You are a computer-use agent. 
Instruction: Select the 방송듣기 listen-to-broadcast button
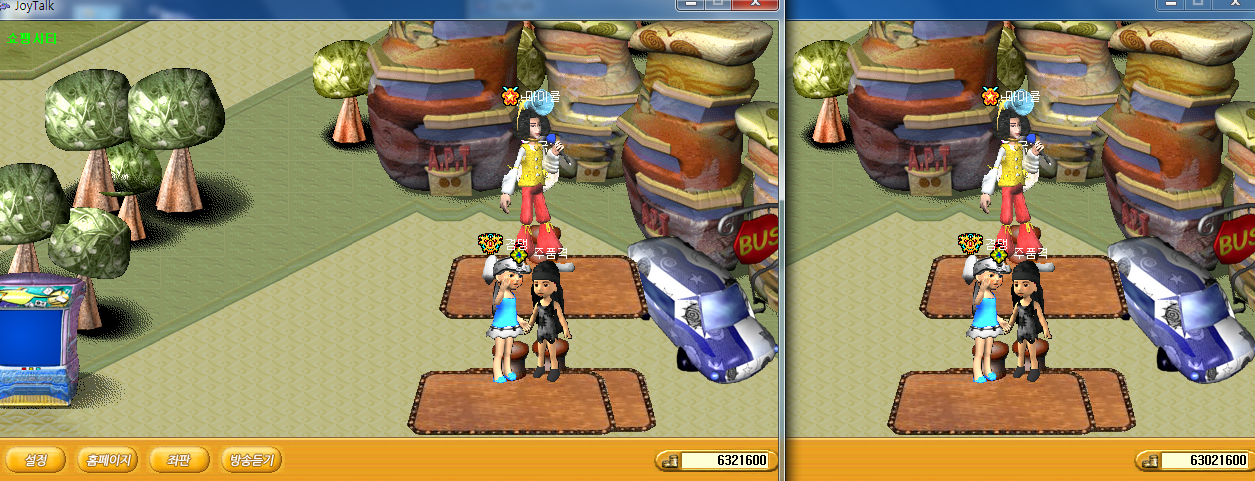[x=251, y=460]
